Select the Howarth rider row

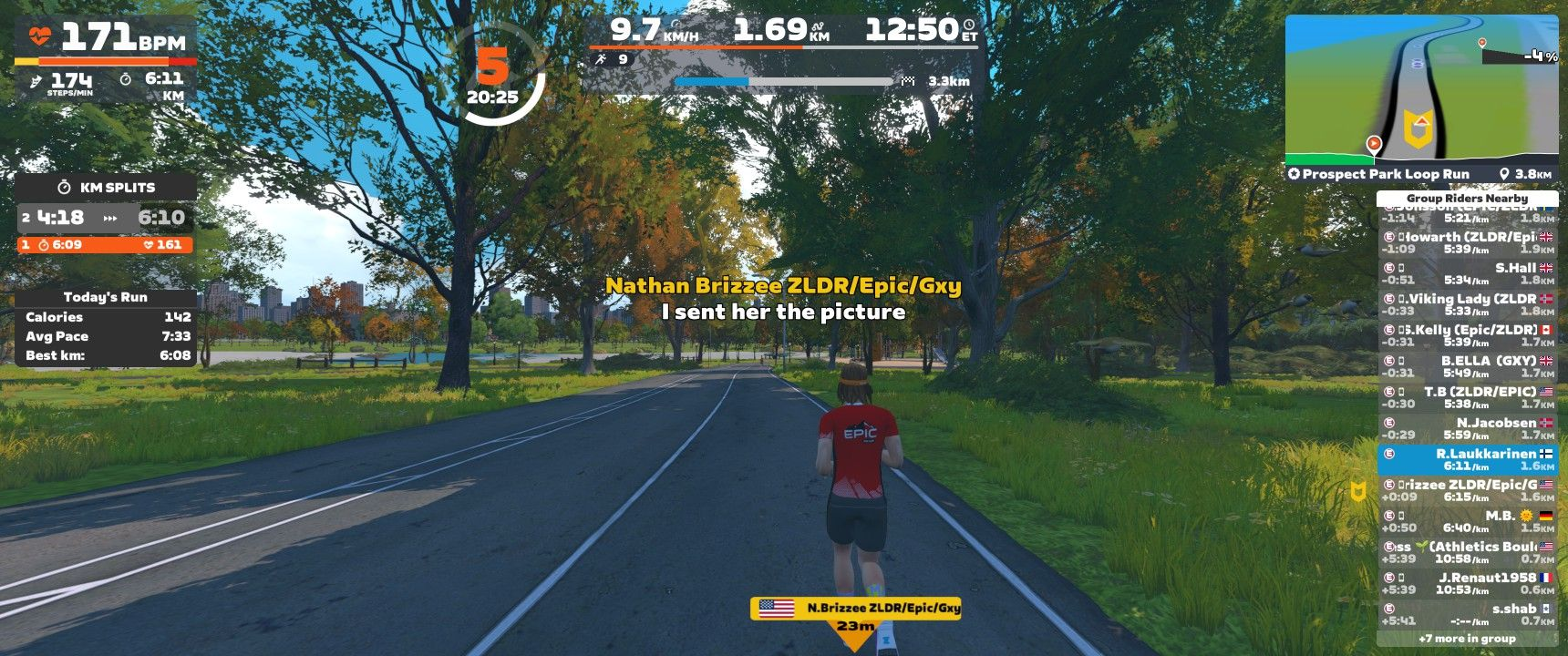[1466, 243]
